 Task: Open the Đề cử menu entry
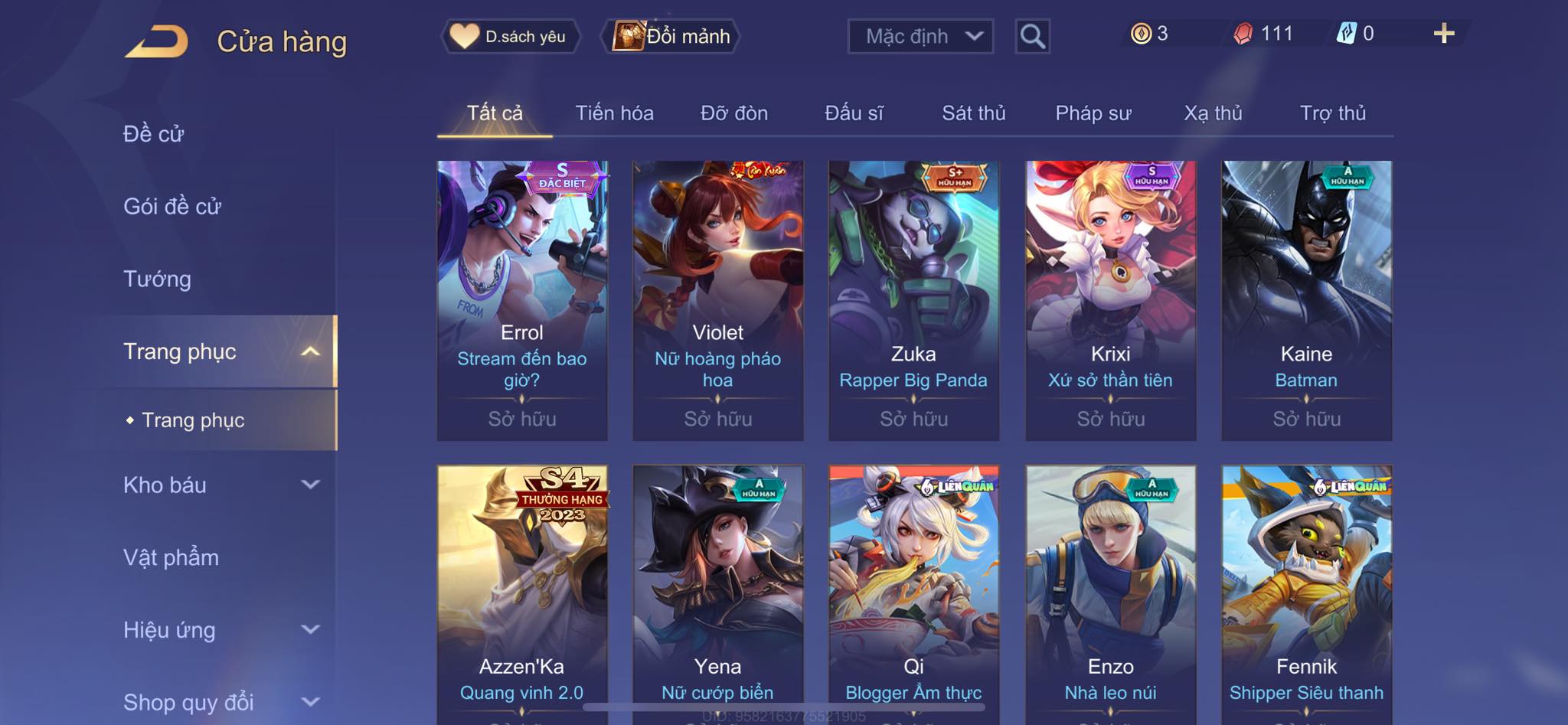pos(154,134)
